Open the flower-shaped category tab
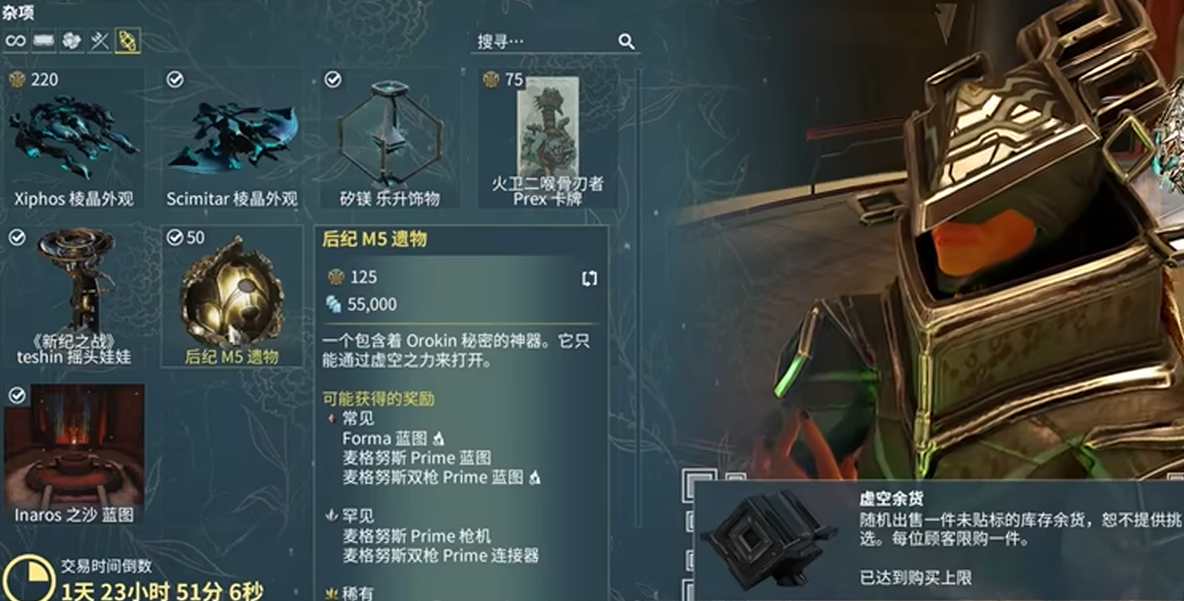1184x601 pixels. coord(71,41)
